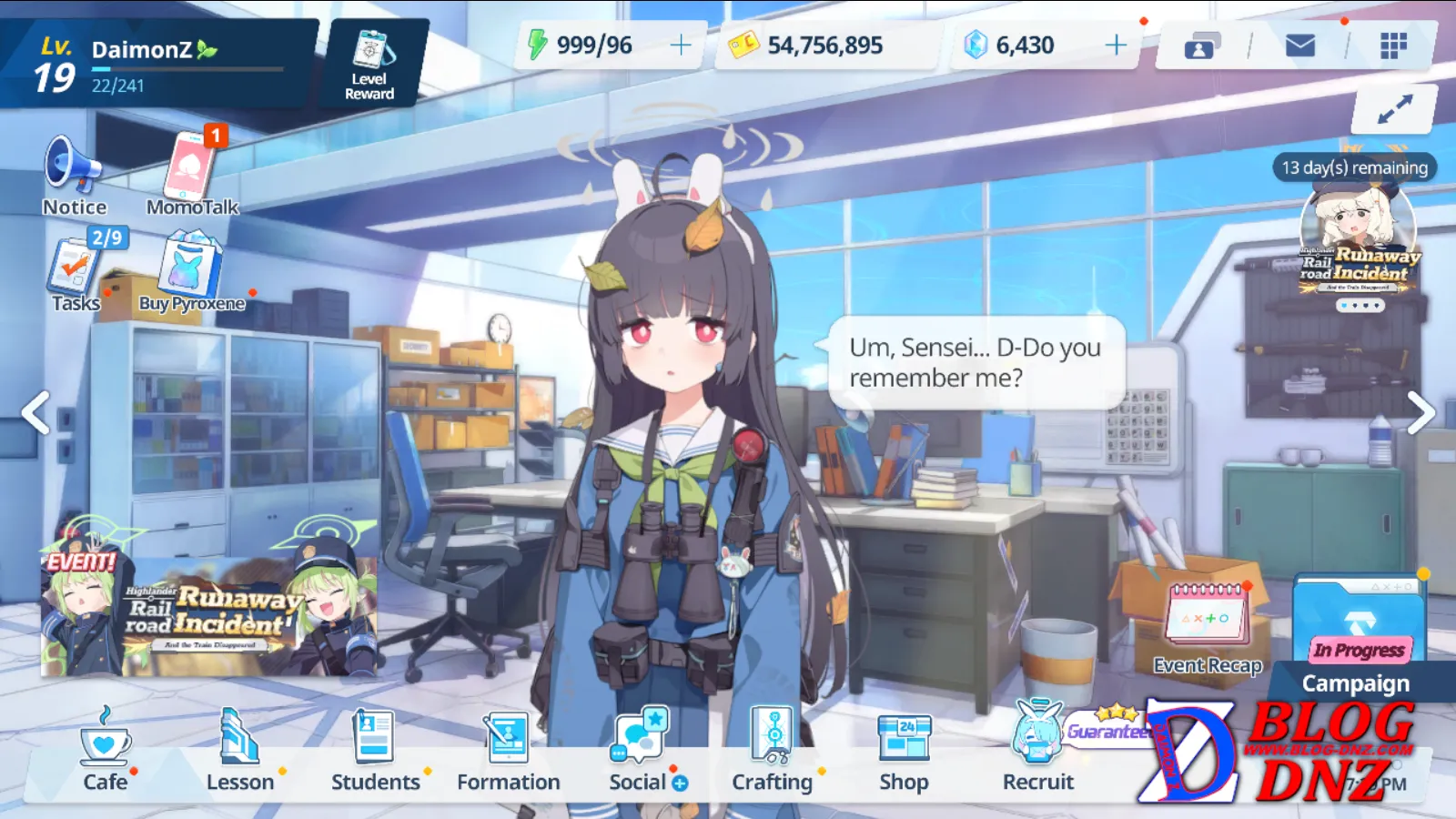Add pyroxene gems with the plus button
Screen dimensions: 1456x819
pos(1116,45)
